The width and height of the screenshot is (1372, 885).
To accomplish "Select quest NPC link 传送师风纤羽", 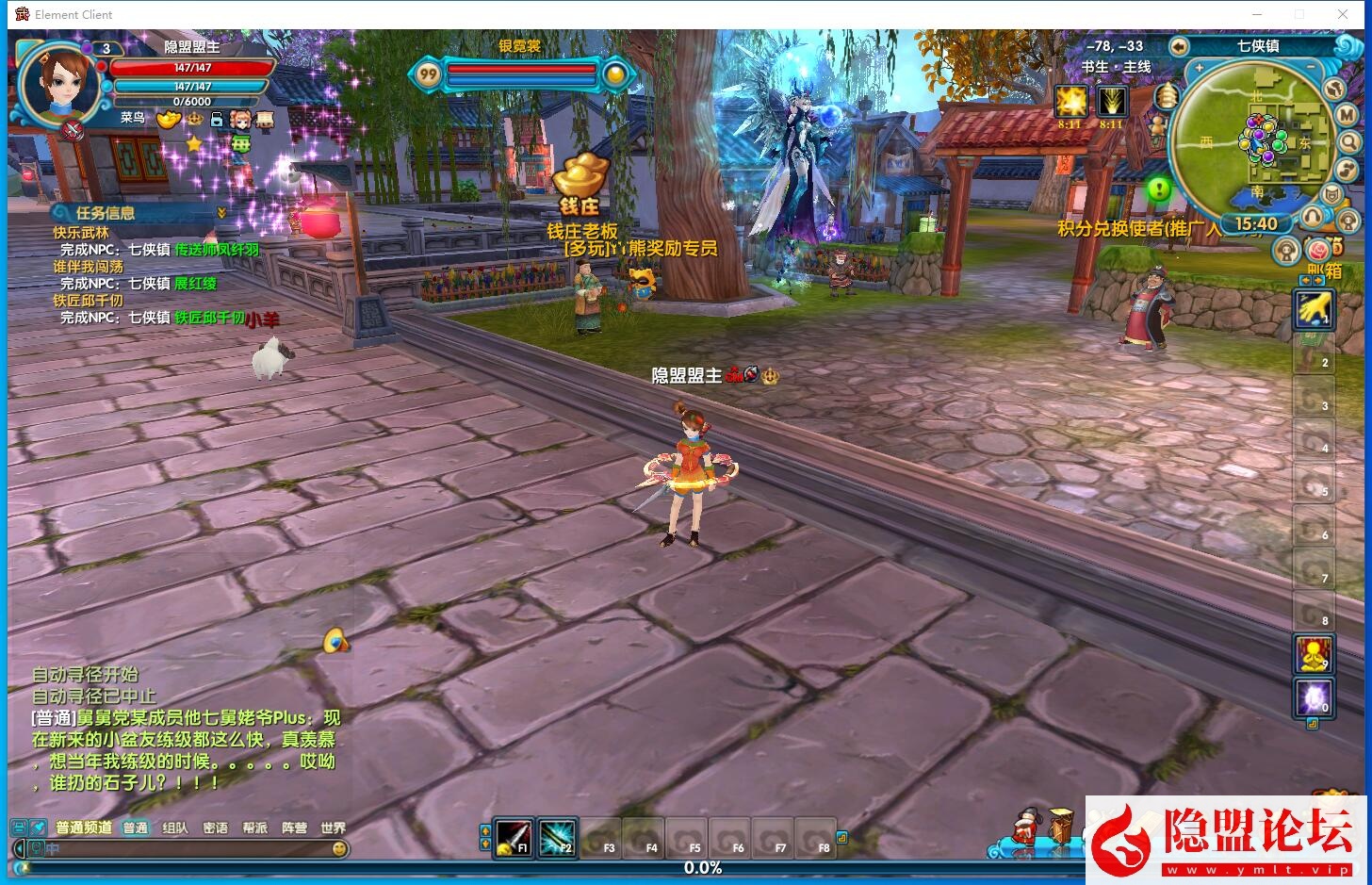I will [217, 250].
